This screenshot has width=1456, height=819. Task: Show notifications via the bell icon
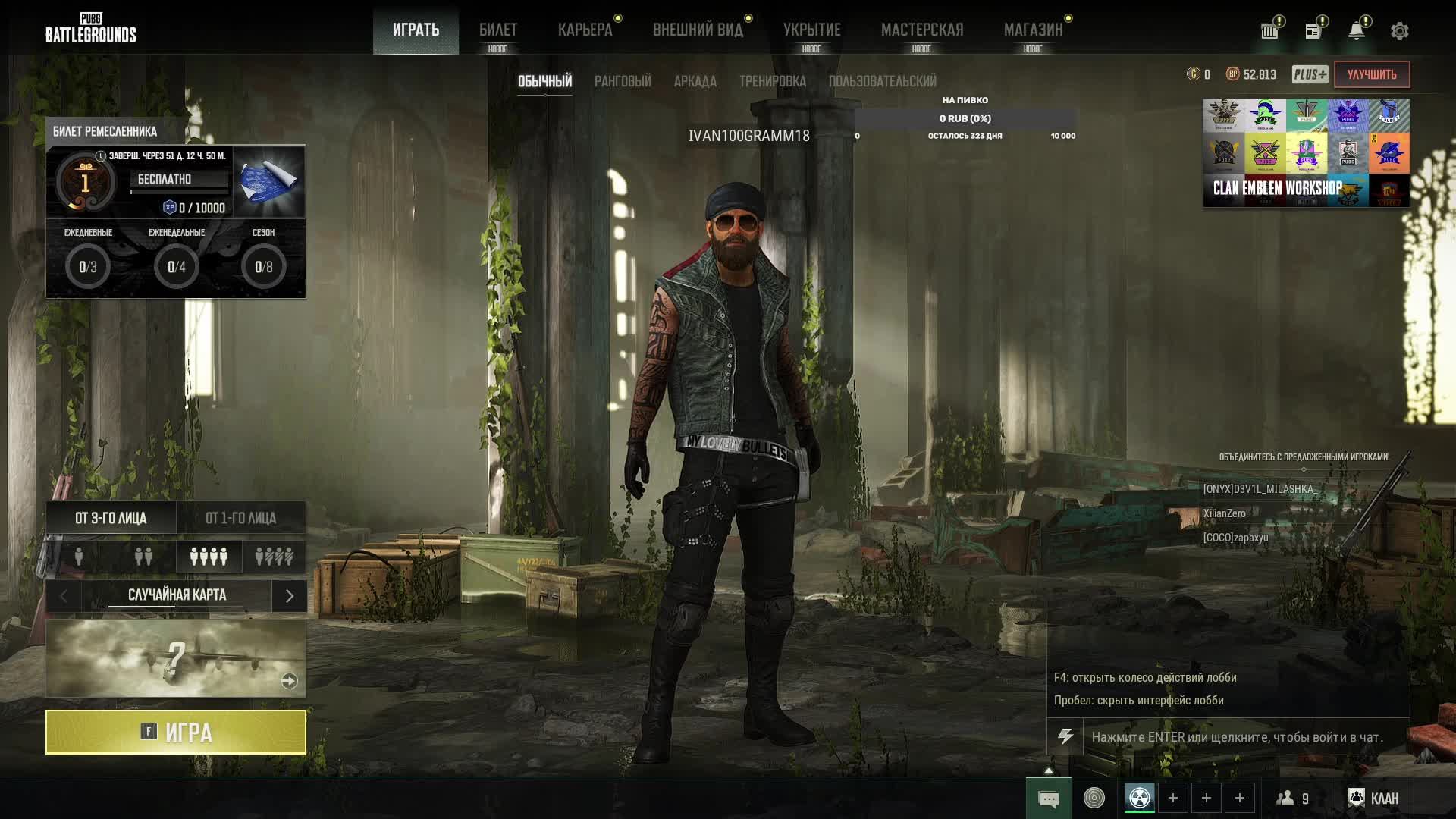(x=1356, y=31)
